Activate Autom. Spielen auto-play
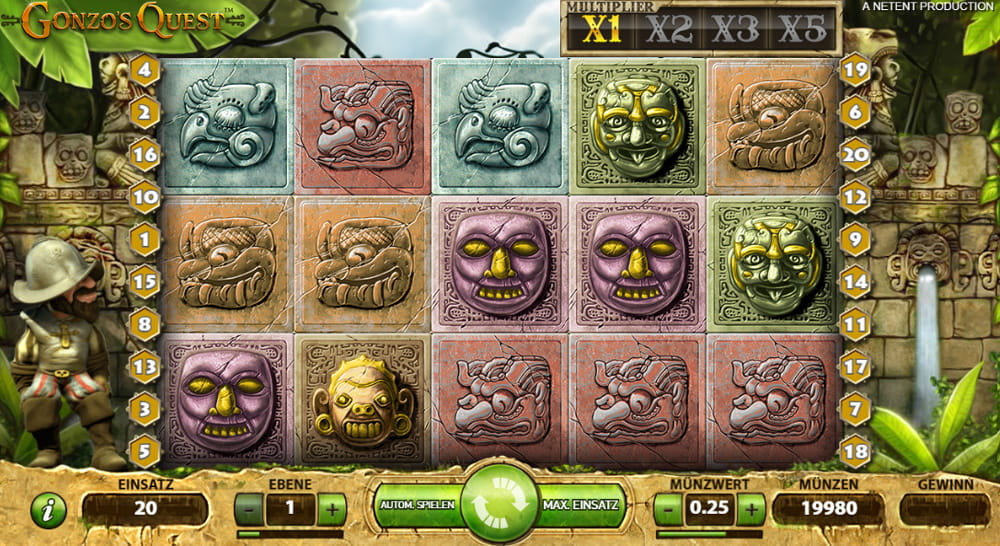This screenshot has height=546, width=1000. pyautogui.click(x=418, y=505)
